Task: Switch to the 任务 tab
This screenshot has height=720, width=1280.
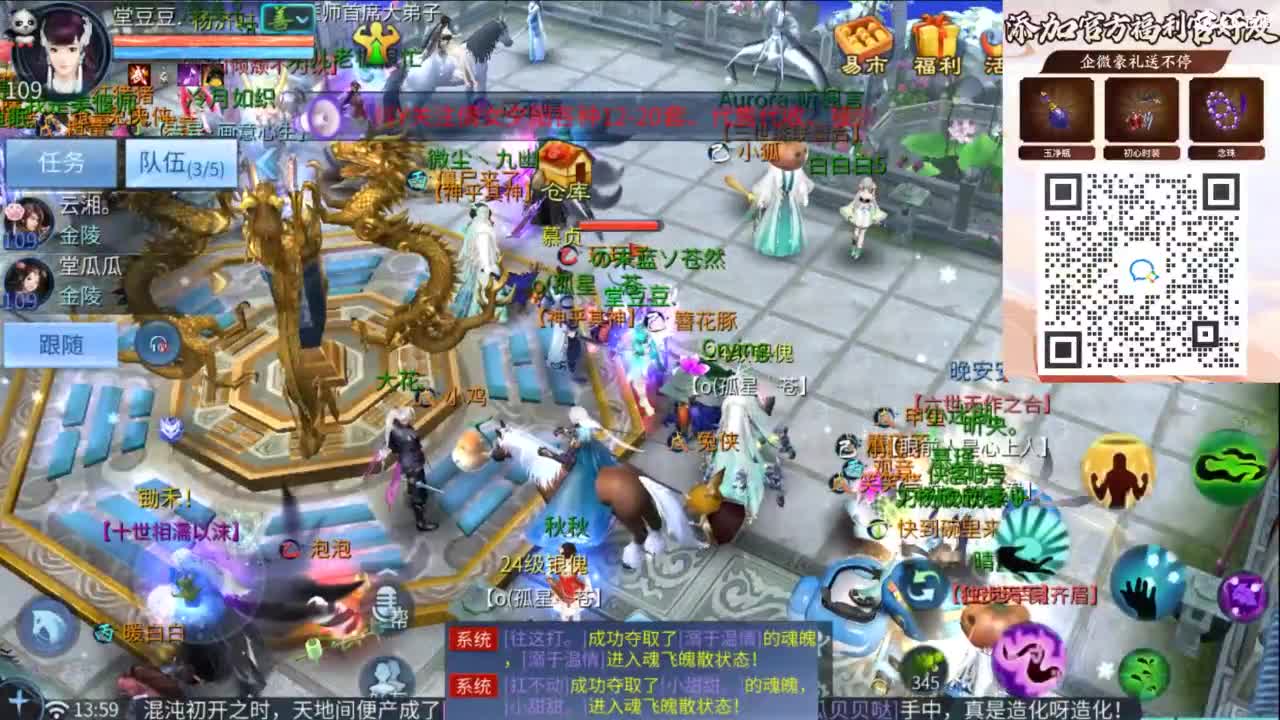Action: pyautogui.click(x=60, y=162)
